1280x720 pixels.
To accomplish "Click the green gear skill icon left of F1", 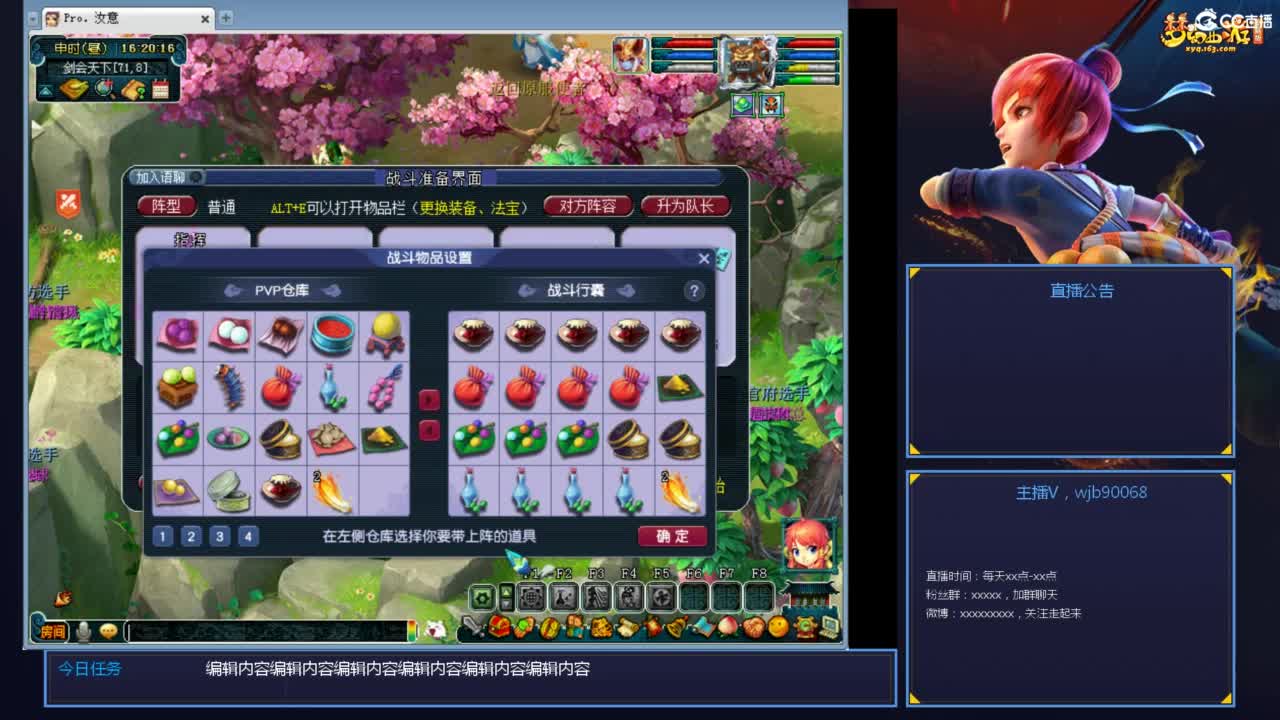I will (x=483, y=596).
